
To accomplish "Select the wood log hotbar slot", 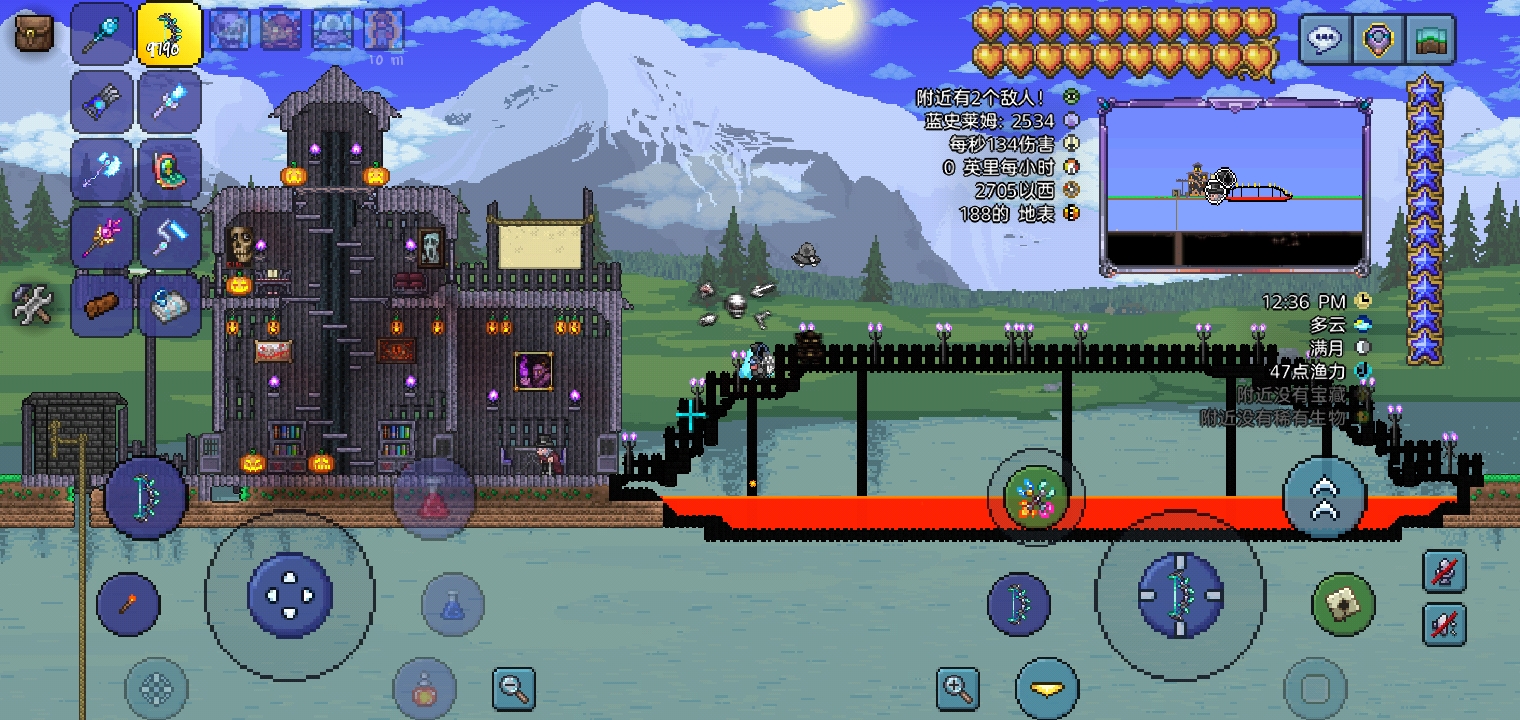I will pos(102,305).
